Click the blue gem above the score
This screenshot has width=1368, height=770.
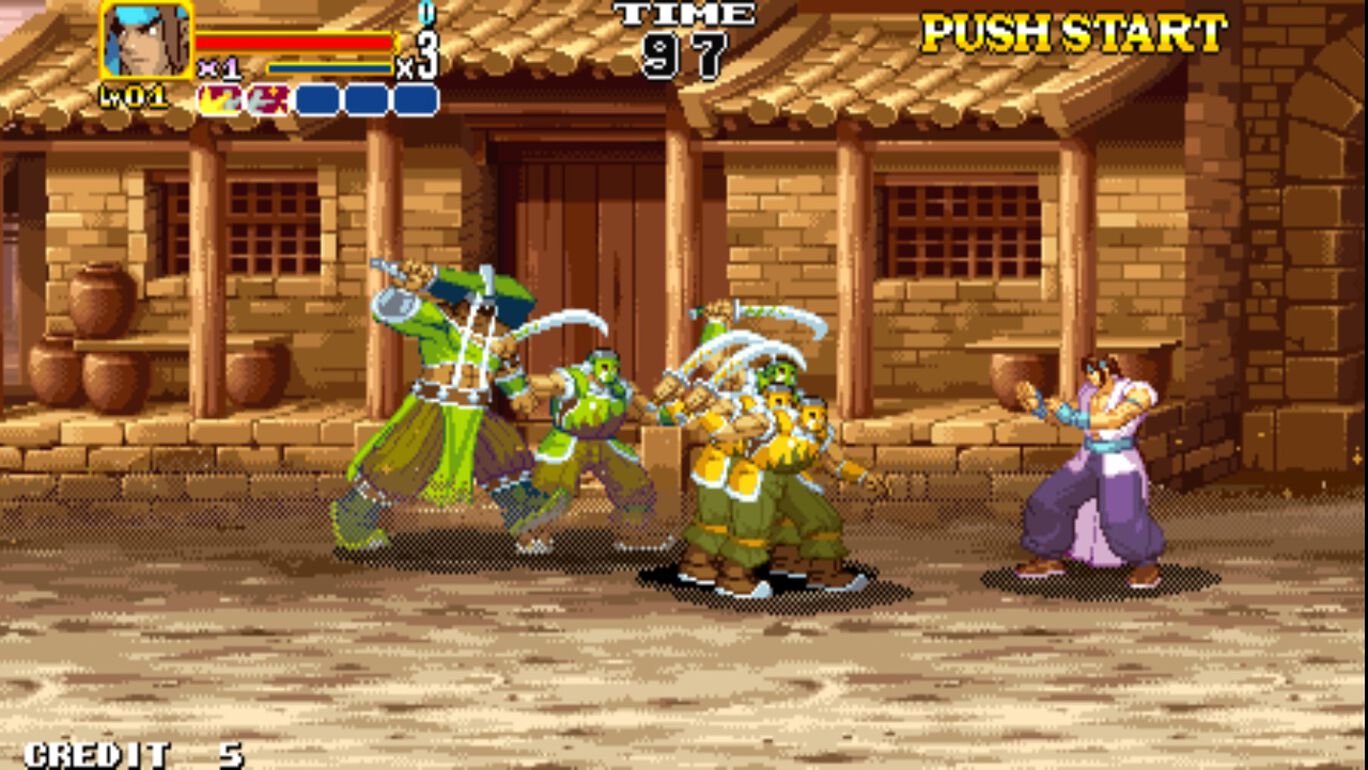pyautogui.click(x=425, y=14)
